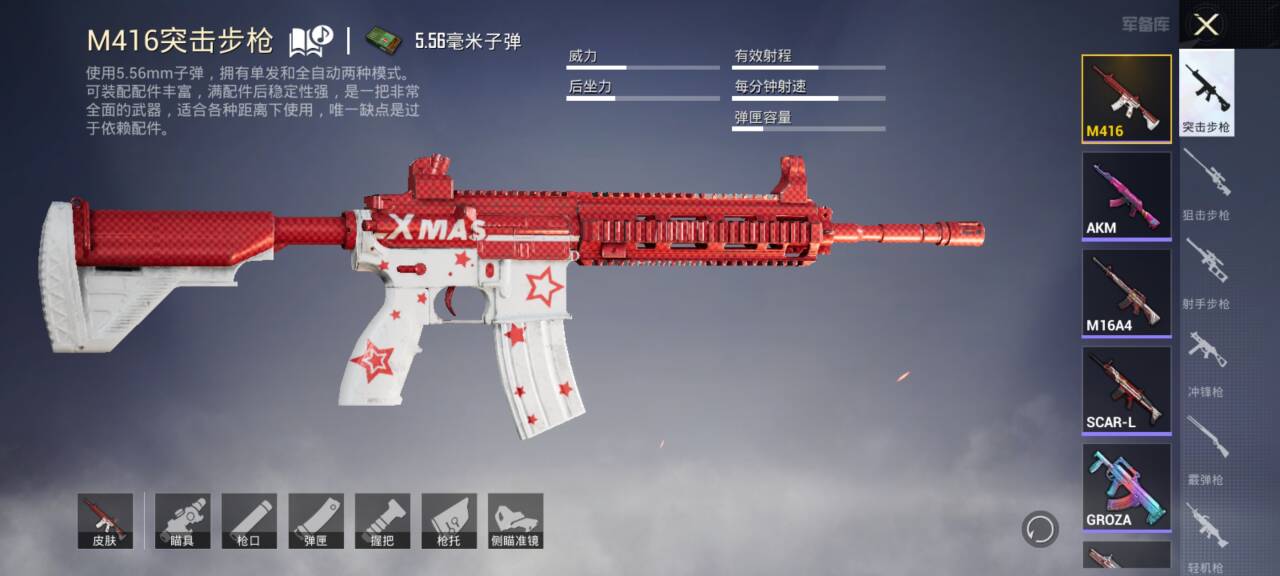
Task: Show the 冲锋枪 submachine gun category
Action: [1206, 360]
